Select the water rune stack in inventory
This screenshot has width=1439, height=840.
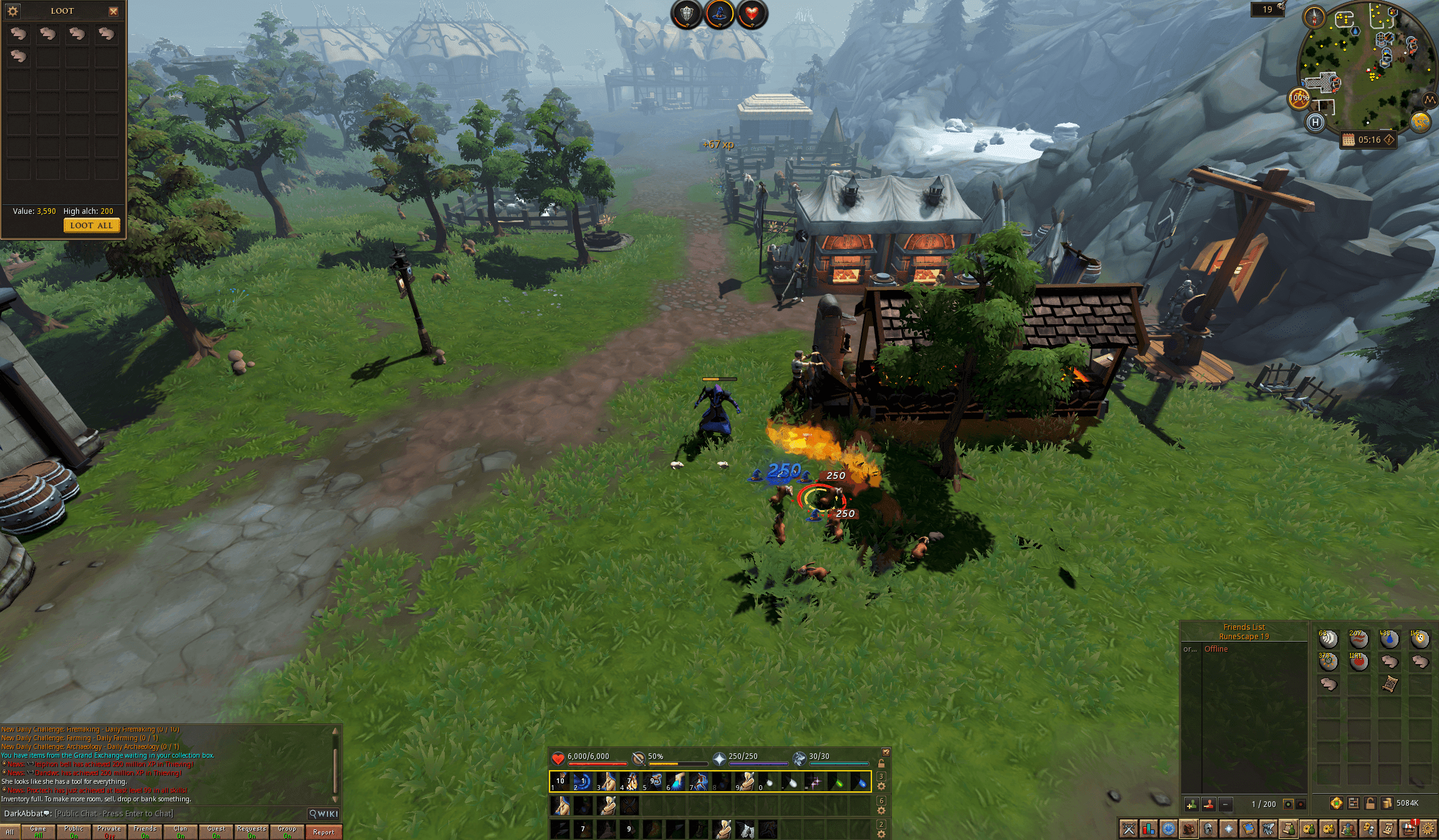click(1389, 639)
